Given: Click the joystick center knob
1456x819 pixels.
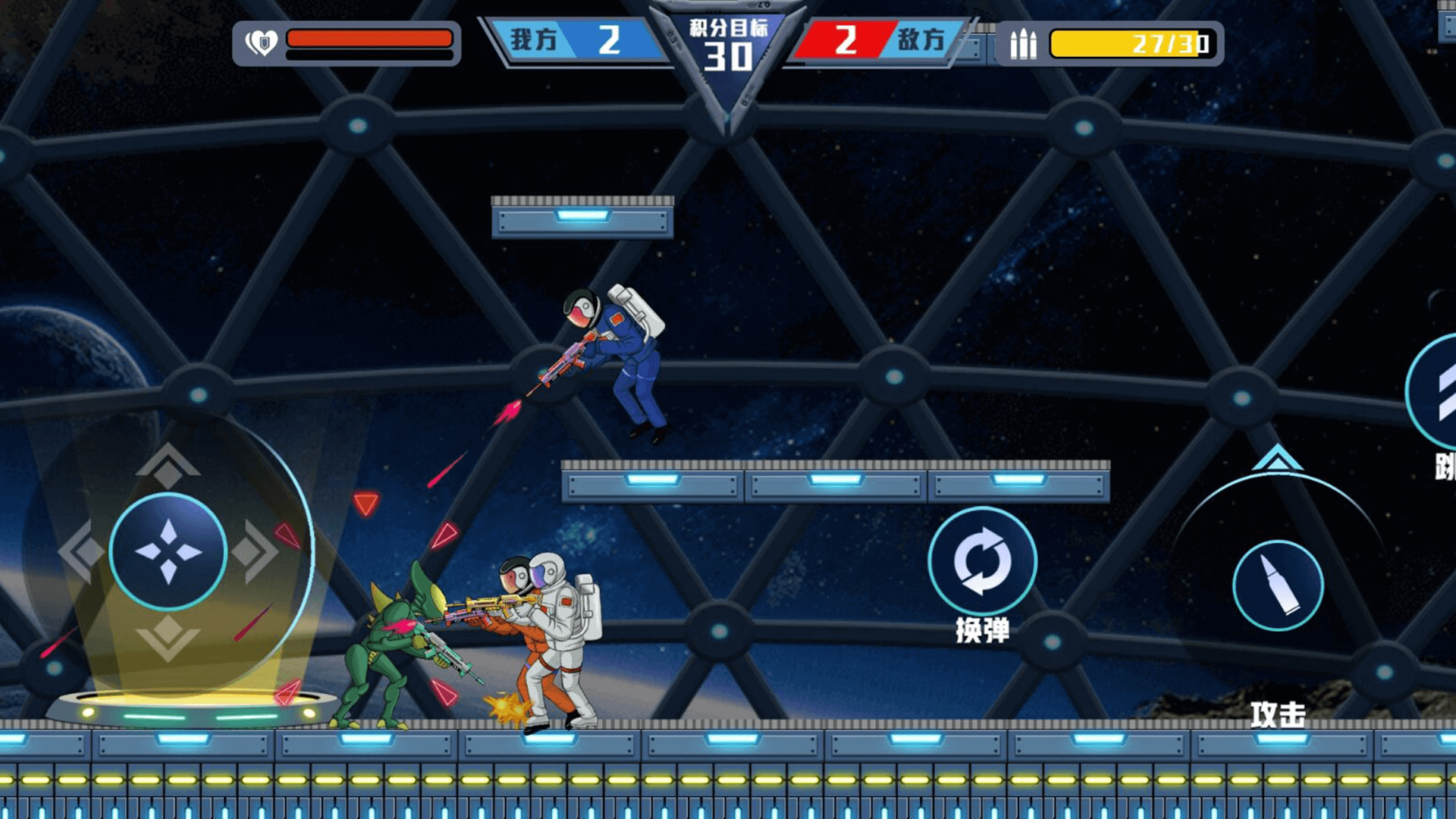Looking at the screenshot, I should tap(168, 551).
